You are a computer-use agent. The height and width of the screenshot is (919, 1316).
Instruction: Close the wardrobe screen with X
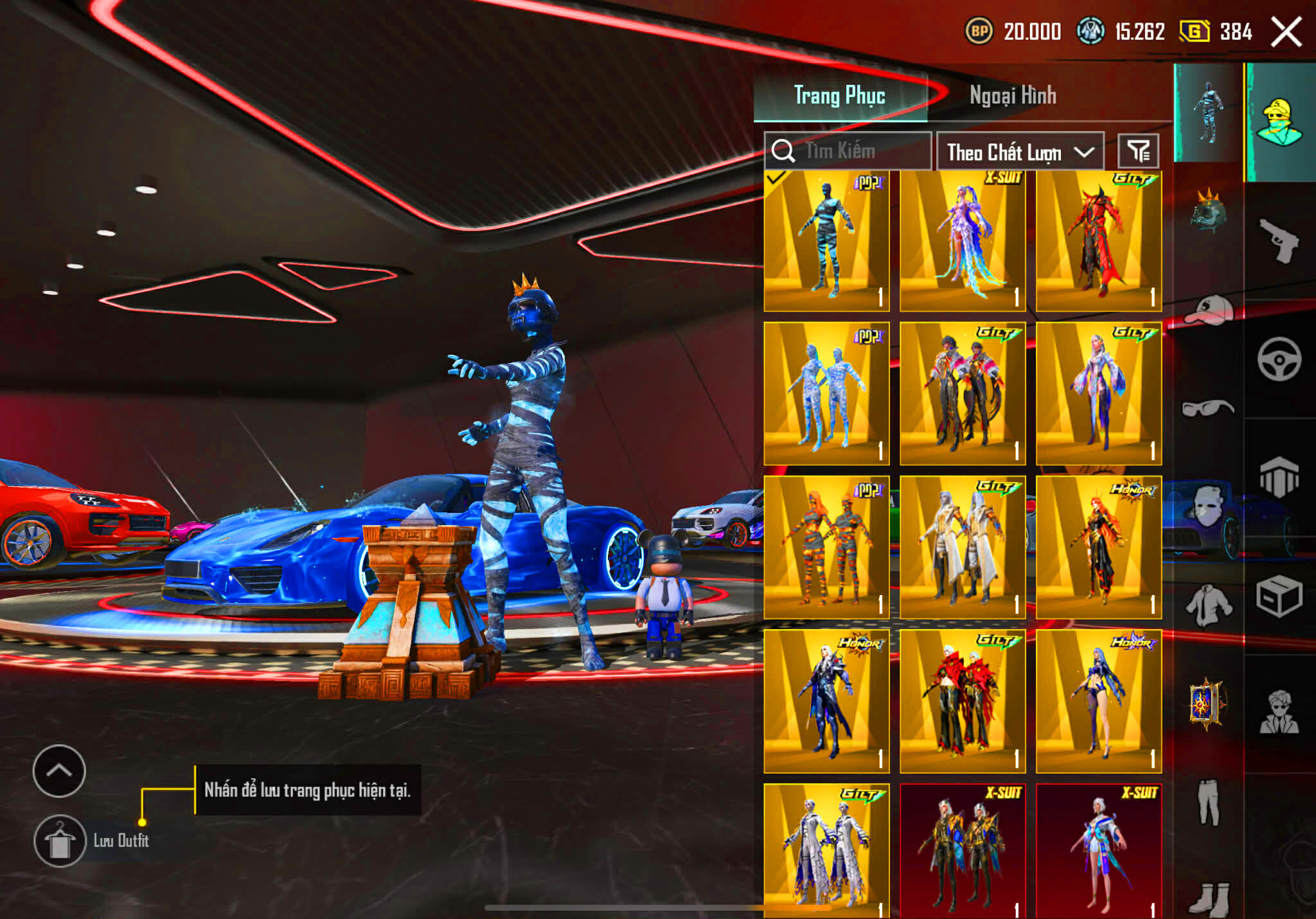coord(1286,31)
